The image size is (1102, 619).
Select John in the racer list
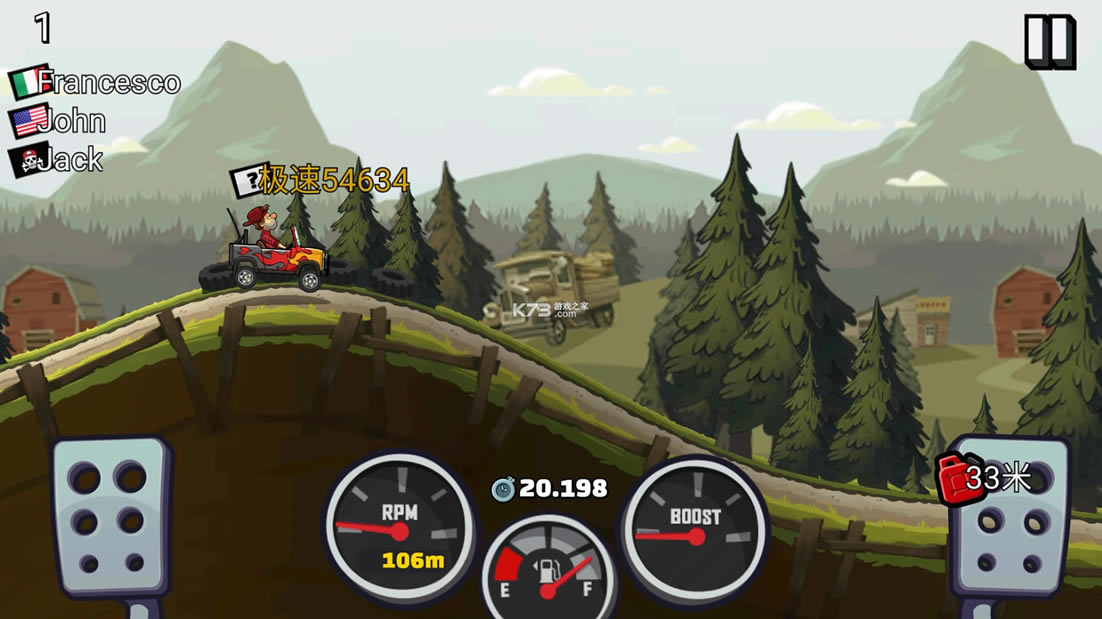point(58,121)
